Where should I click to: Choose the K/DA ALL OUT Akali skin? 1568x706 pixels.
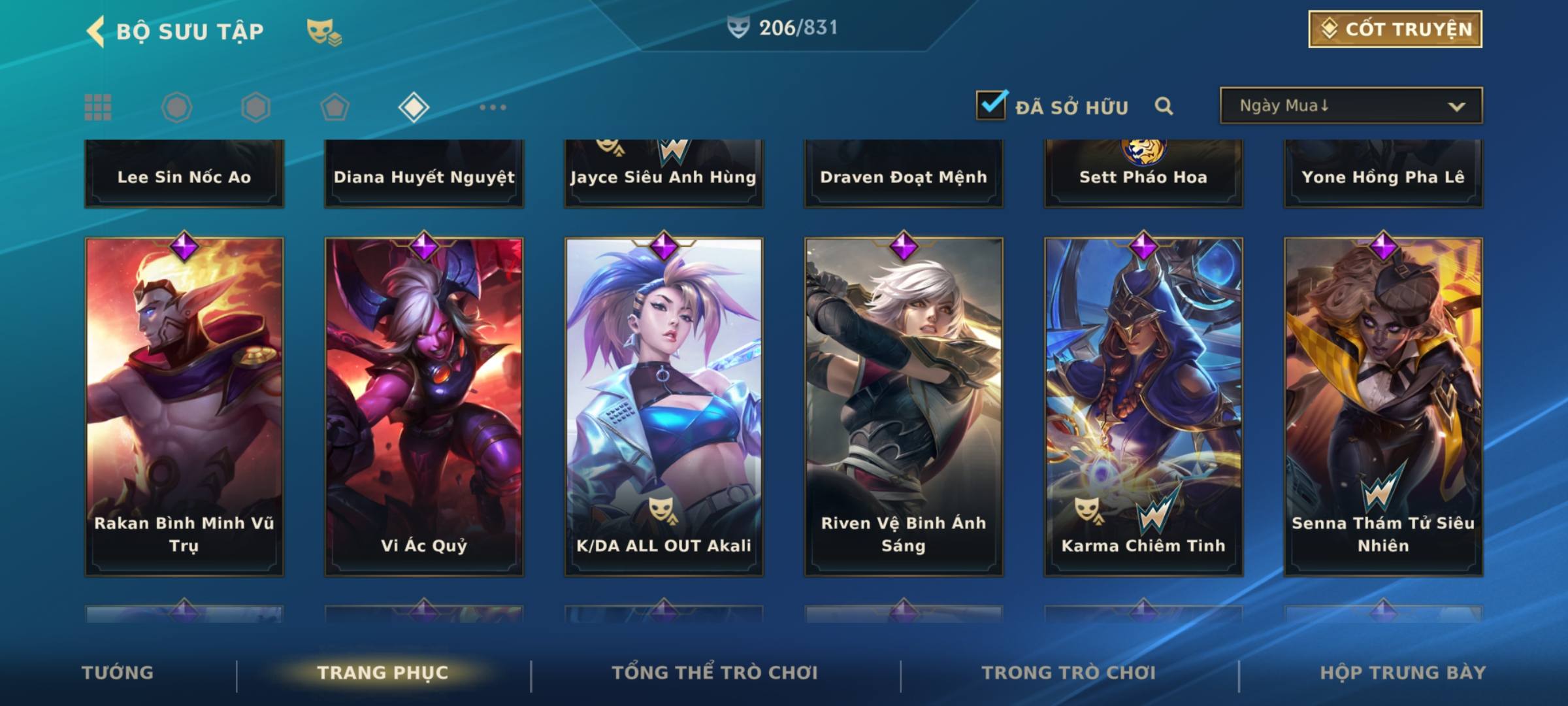[664, 405]
